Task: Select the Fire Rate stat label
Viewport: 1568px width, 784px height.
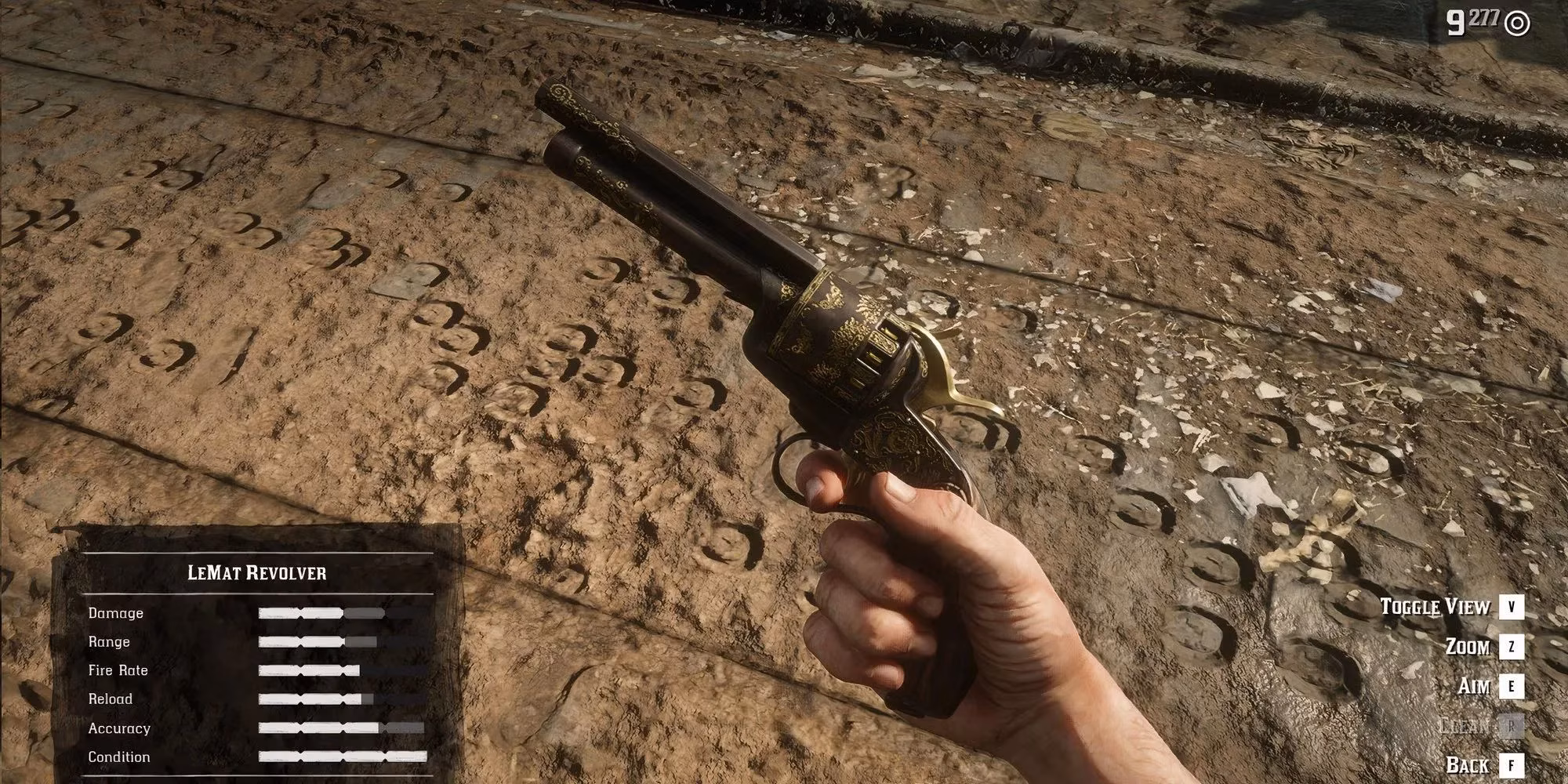Action: [x=119, y=670]
